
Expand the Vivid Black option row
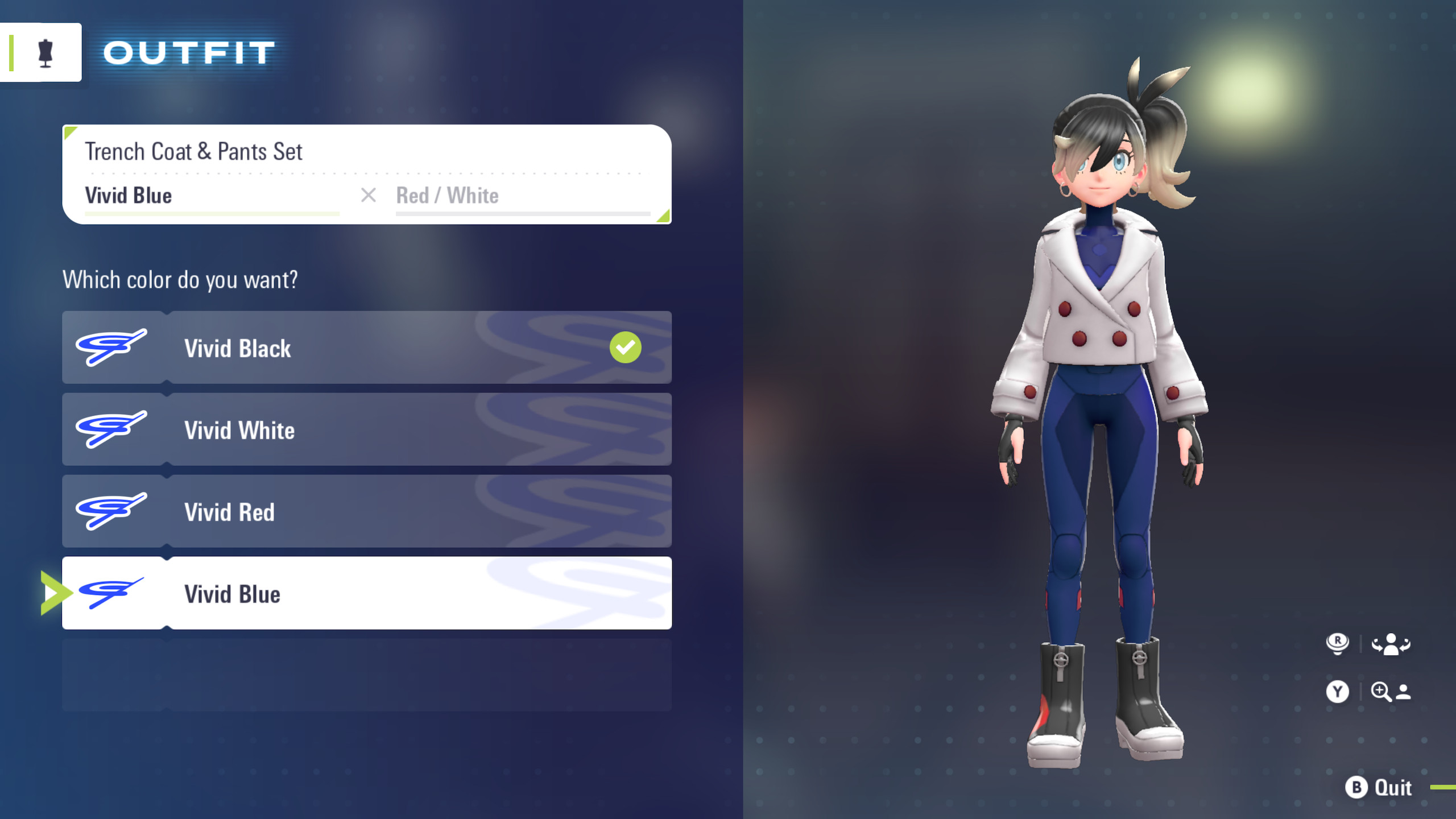[x=367, y=348]
